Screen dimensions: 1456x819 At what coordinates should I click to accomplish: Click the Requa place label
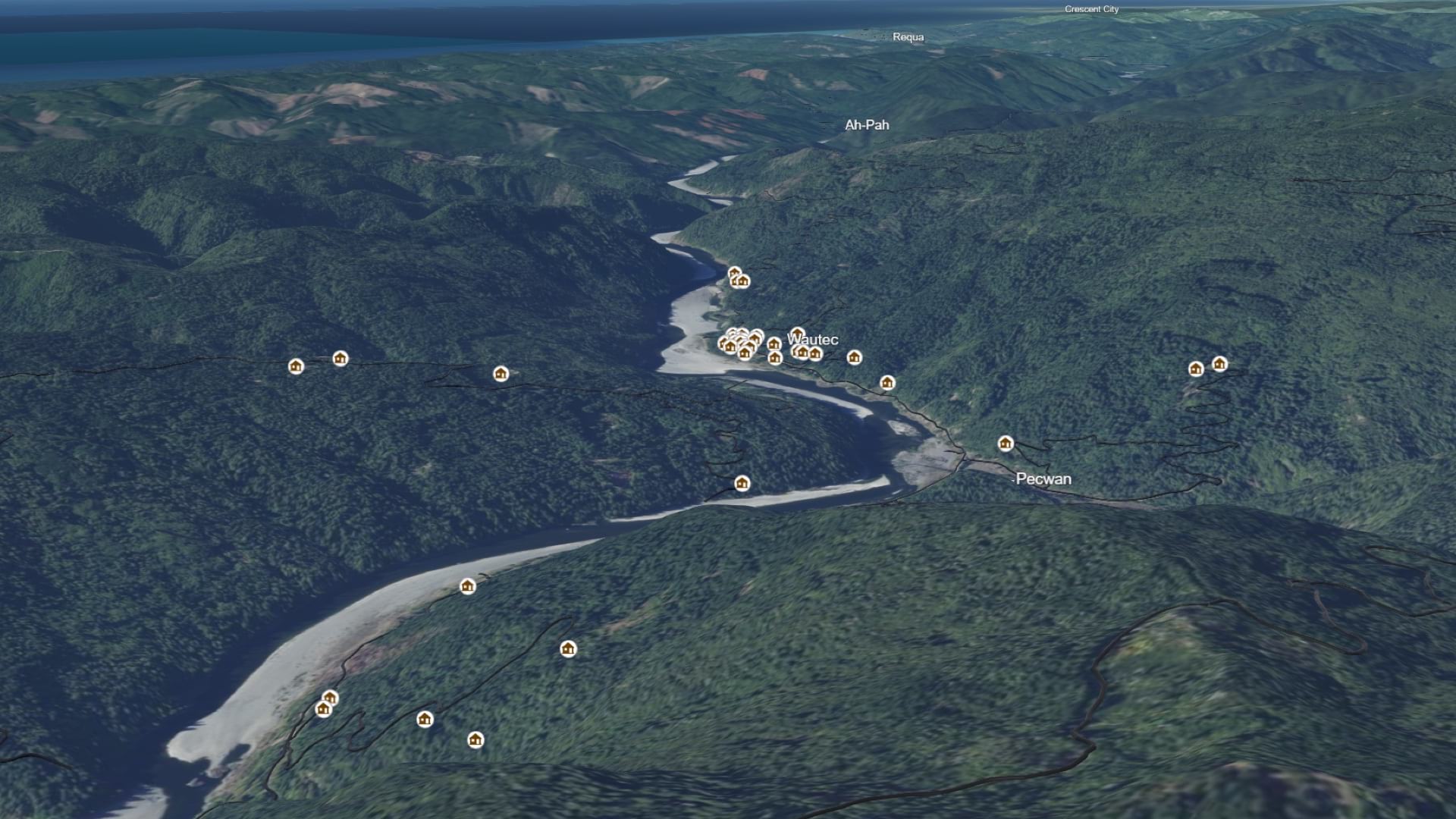908,37
